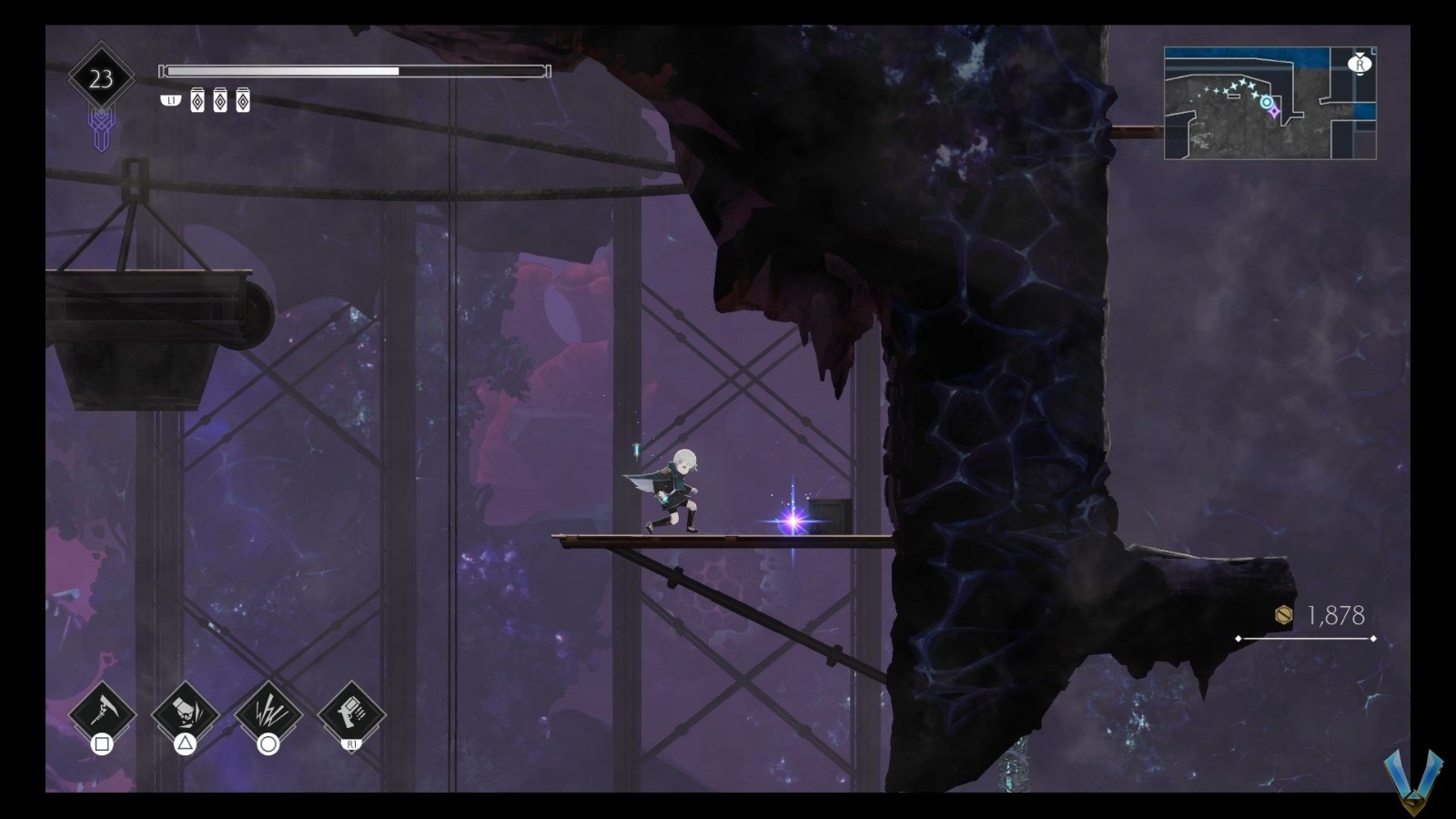Viewport: 1456px width, 819px height.
Task: Select the purple objective marker on the minimap
Action: click(1274, 112)
